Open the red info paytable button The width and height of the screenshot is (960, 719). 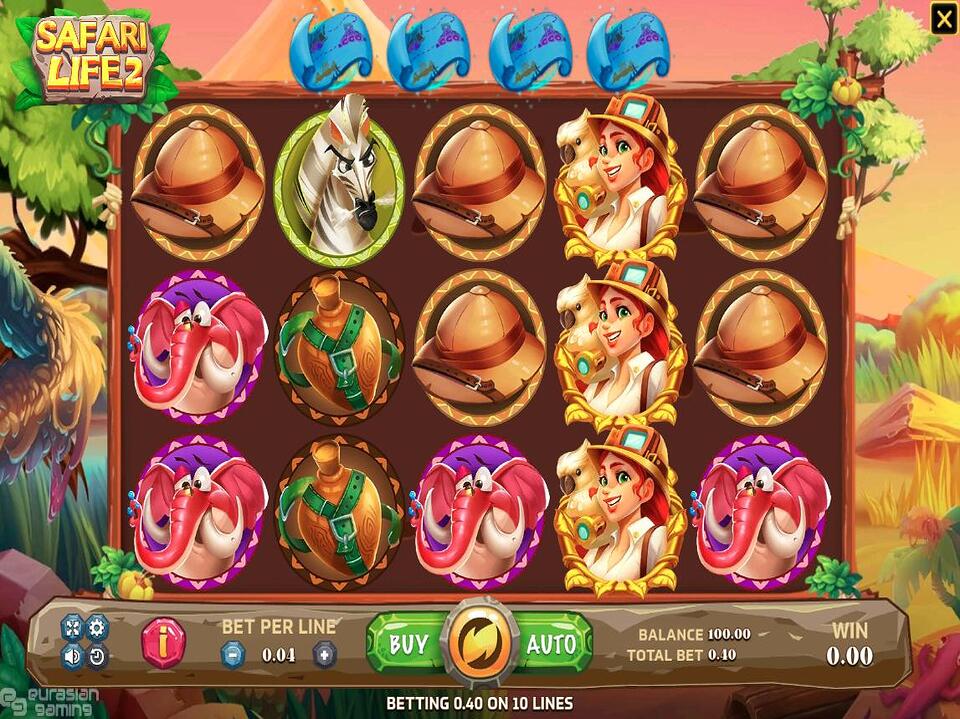pos(163,641)
